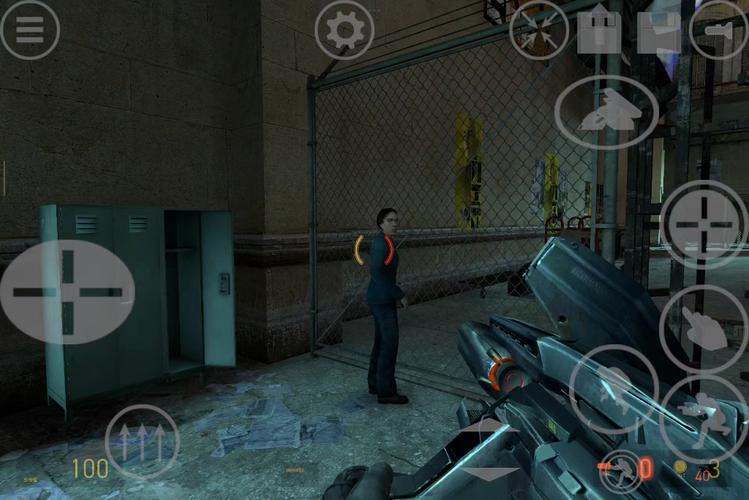Tap the movement d-pad control
This screenshot has height=500, width=749.
tap(67, 292)
